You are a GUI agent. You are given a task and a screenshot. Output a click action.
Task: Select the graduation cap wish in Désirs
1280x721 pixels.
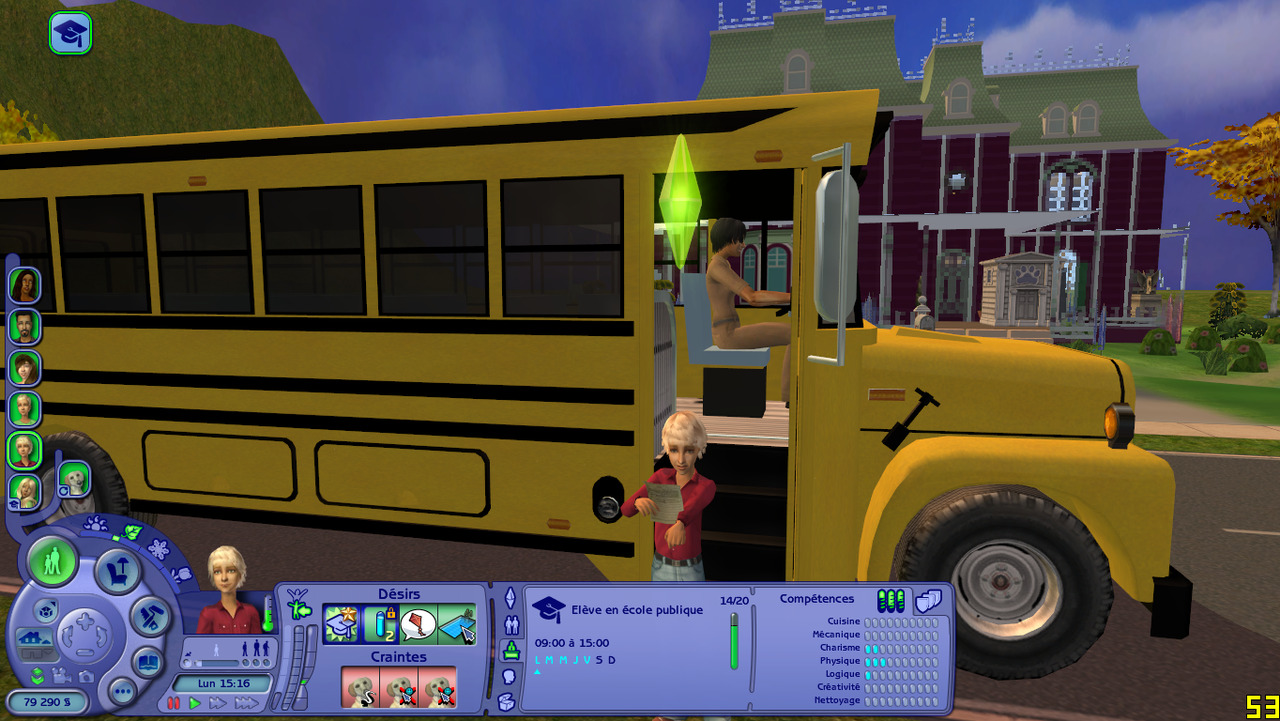(341, 624)
